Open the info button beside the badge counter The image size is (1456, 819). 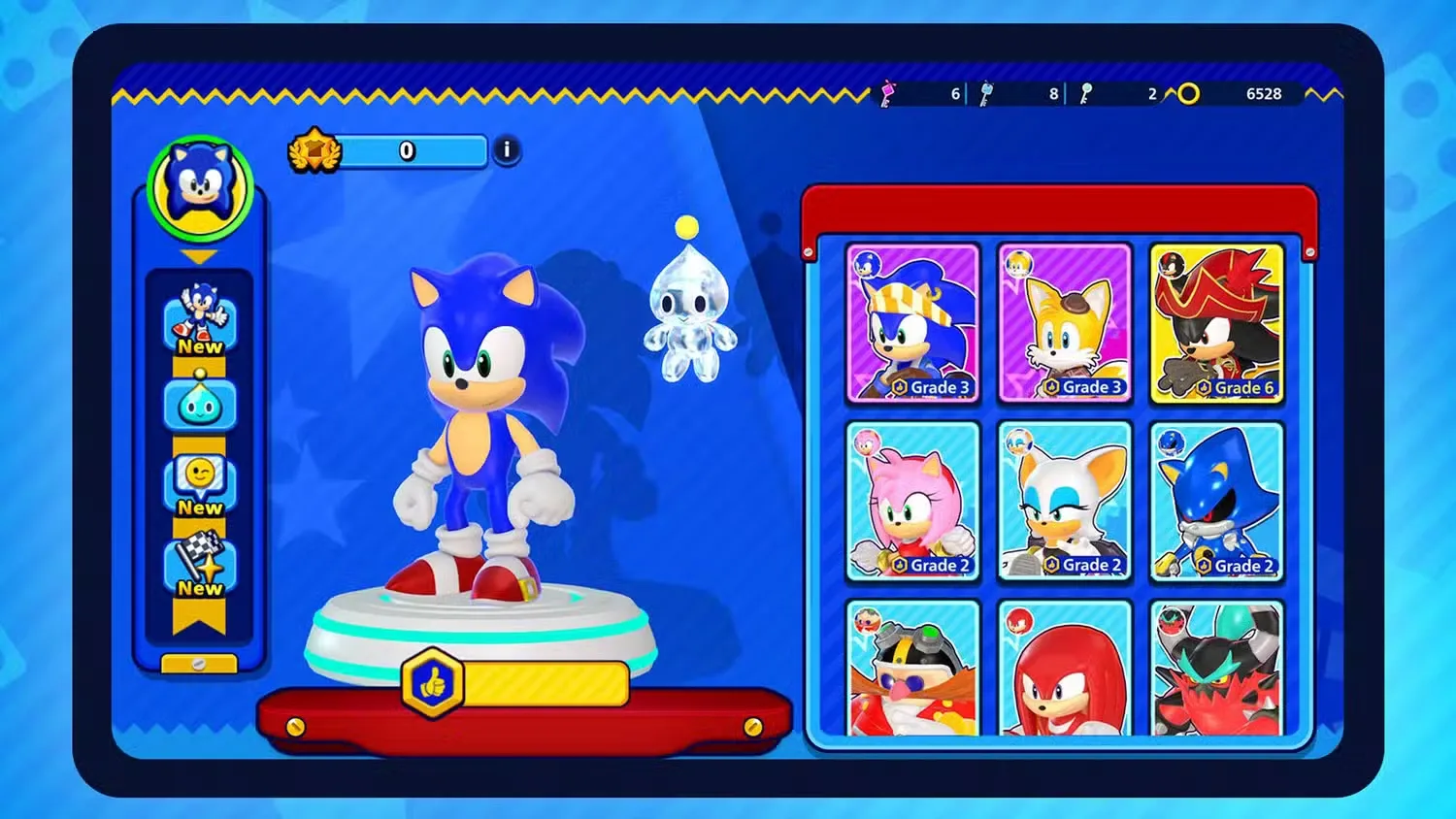[506, 151]
